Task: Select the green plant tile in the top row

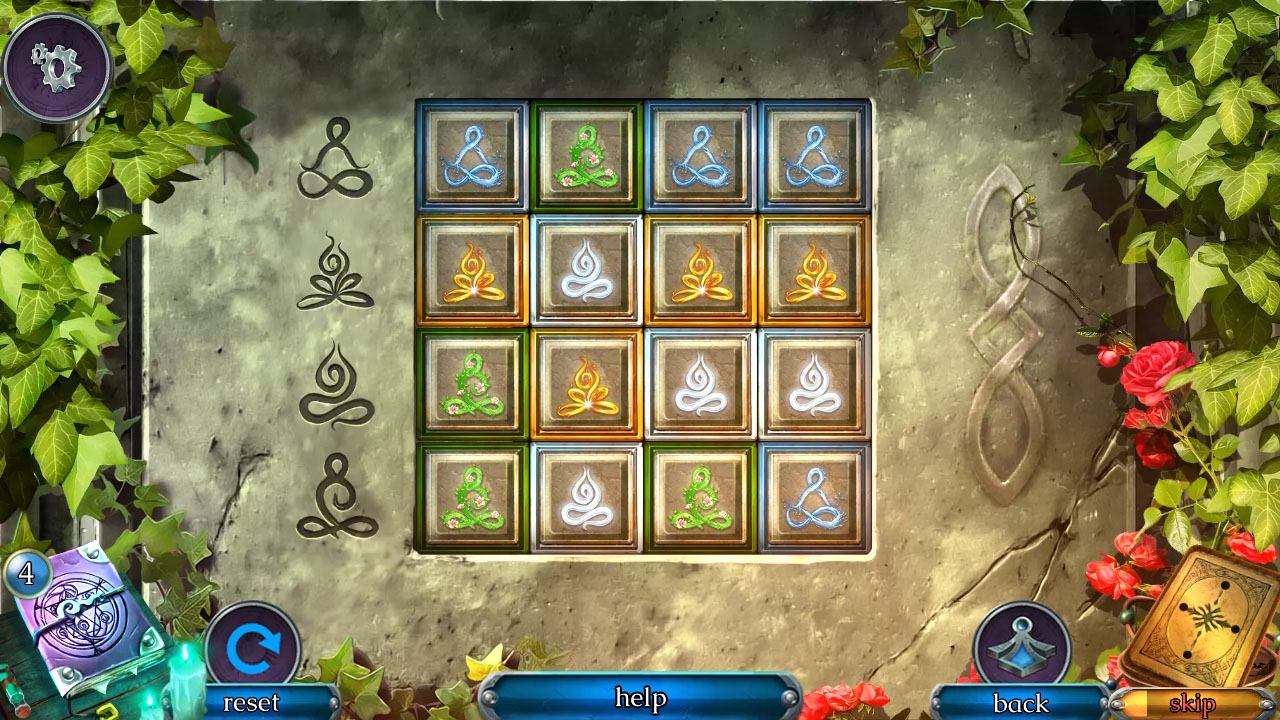Action: point(586,157)
